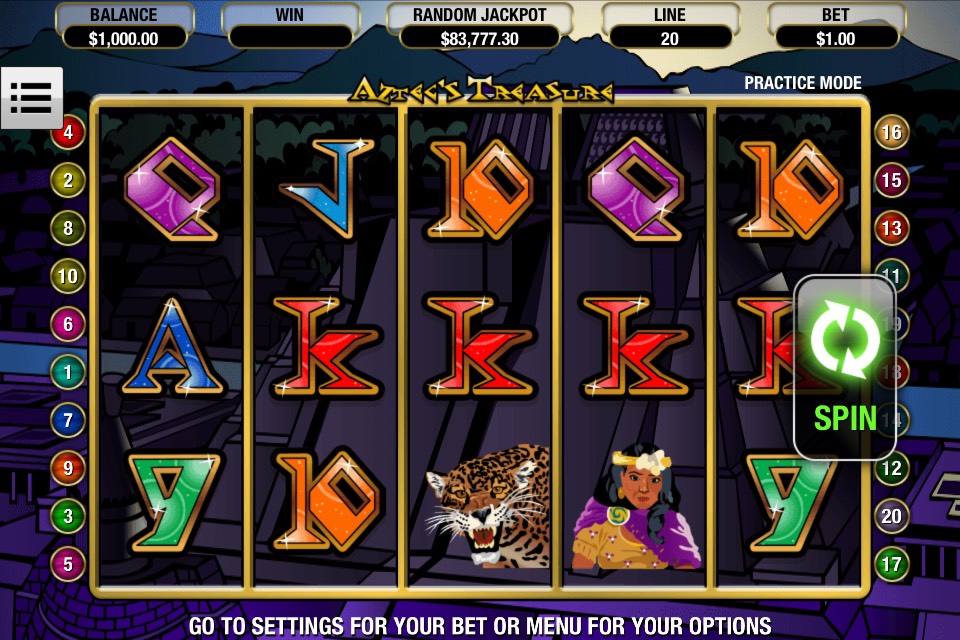Select the green payline 17 marker
Screen dimensions: 960x640
click(891, 564)
